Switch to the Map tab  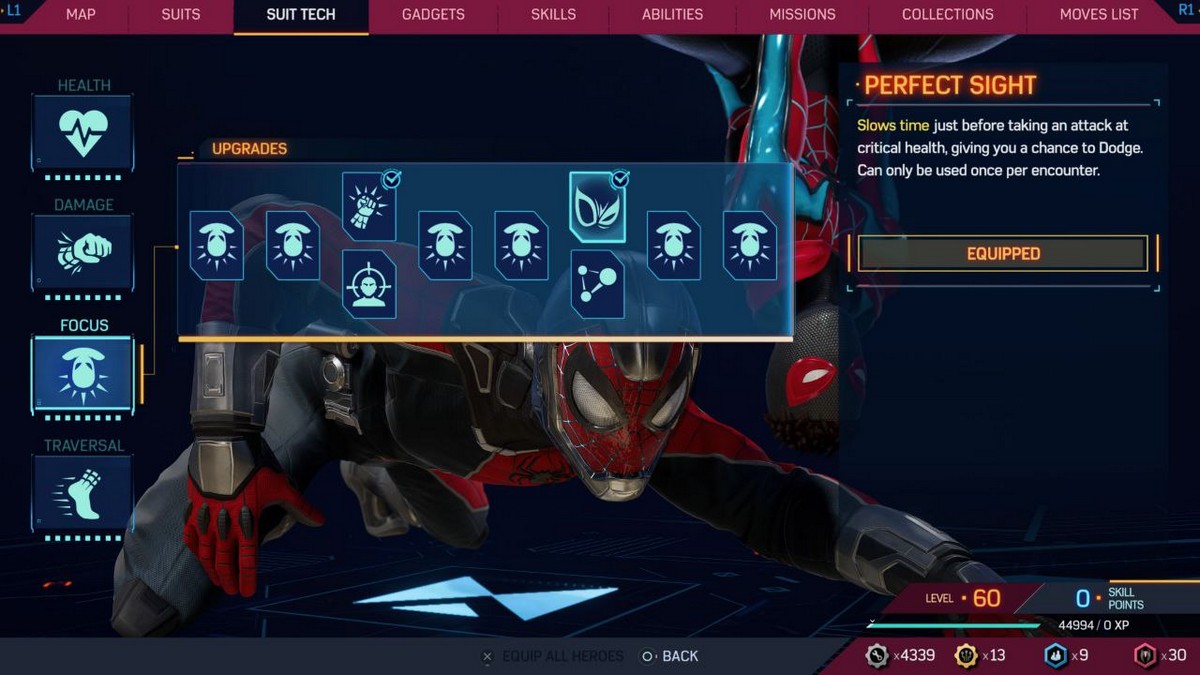pos(81,15)
